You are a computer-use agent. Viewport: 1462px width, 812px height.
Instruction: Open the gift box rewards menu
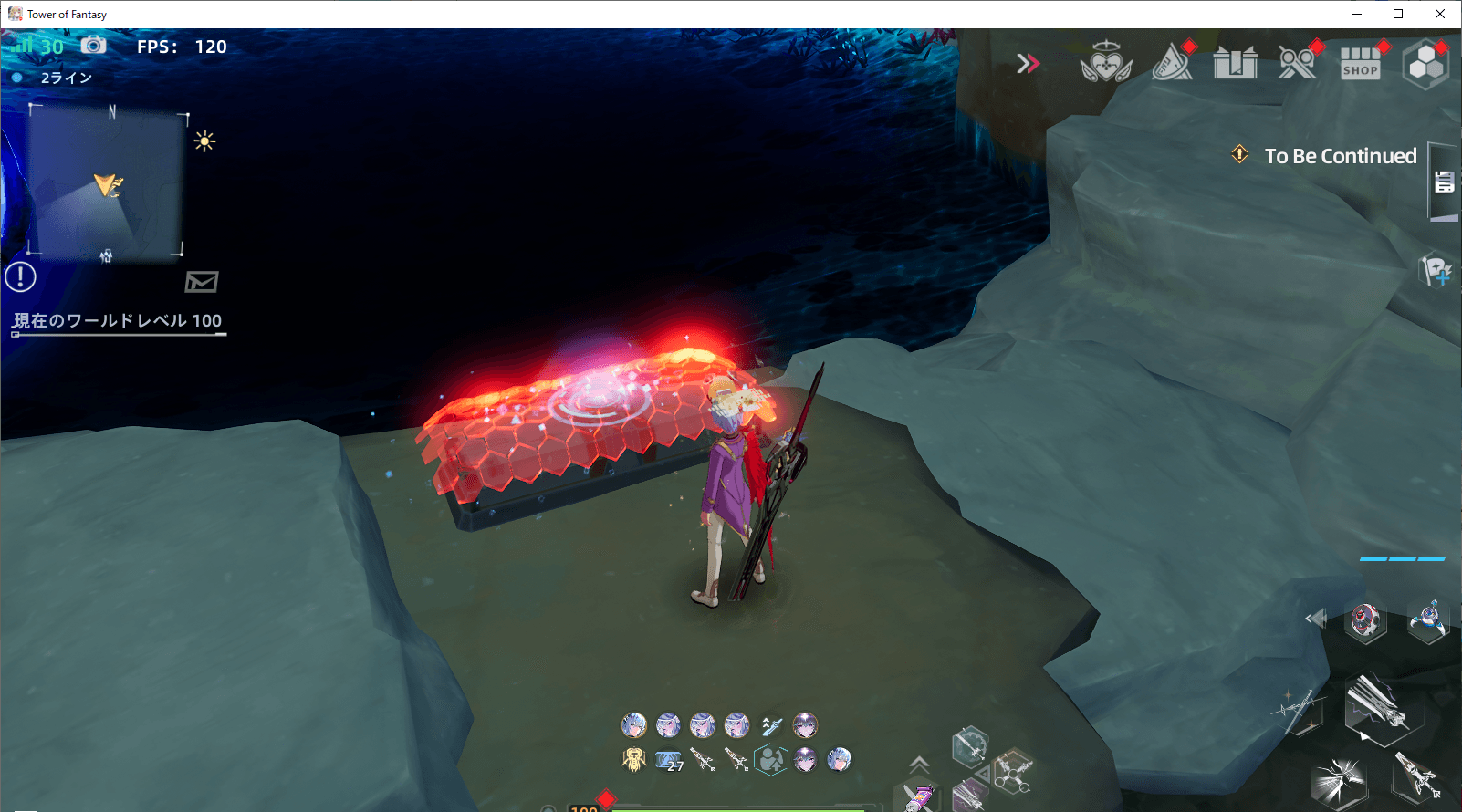[x=1235, y=63]
